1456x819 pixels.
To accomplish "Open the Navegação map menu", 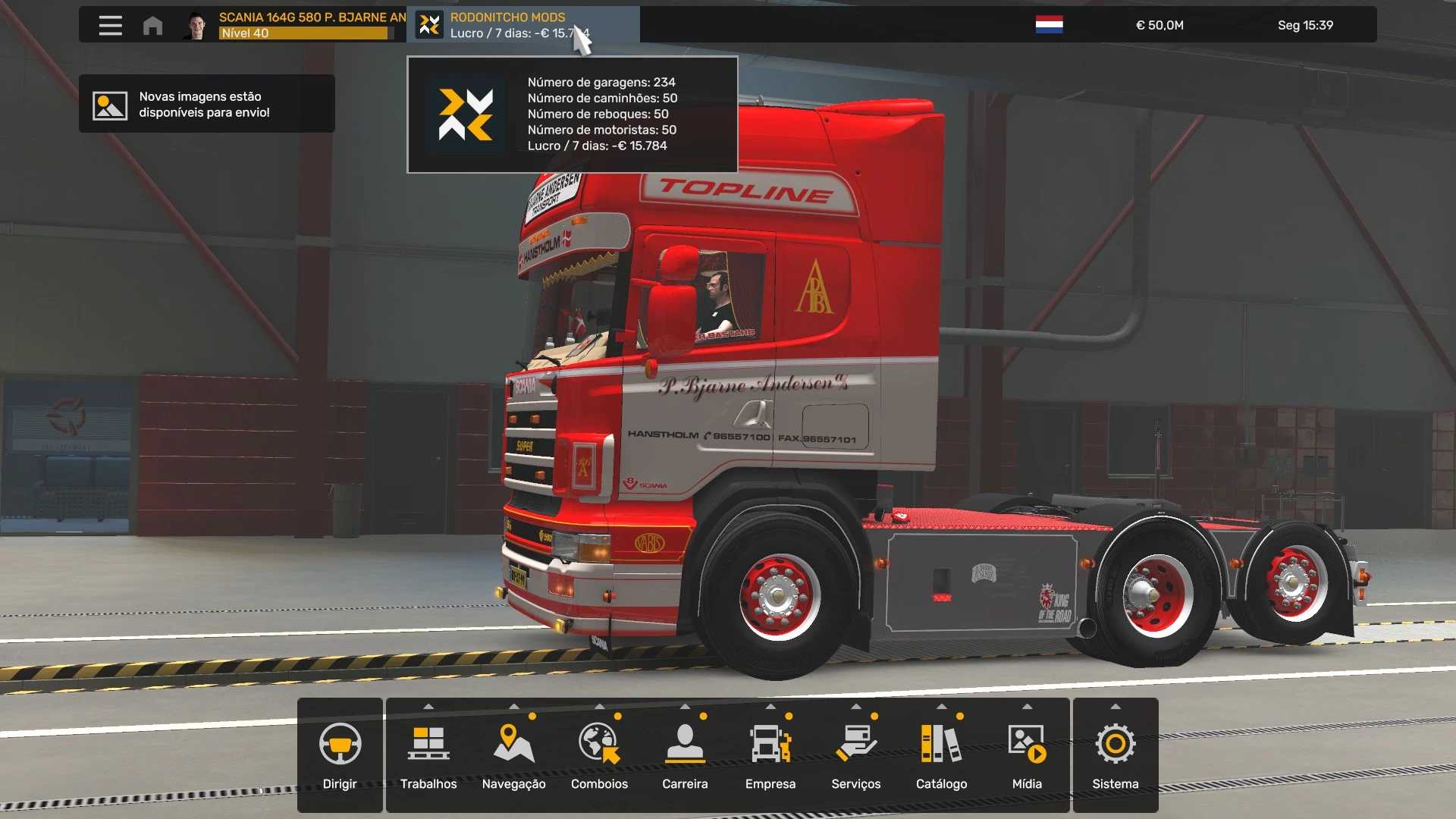I will (x=514, y=755).
